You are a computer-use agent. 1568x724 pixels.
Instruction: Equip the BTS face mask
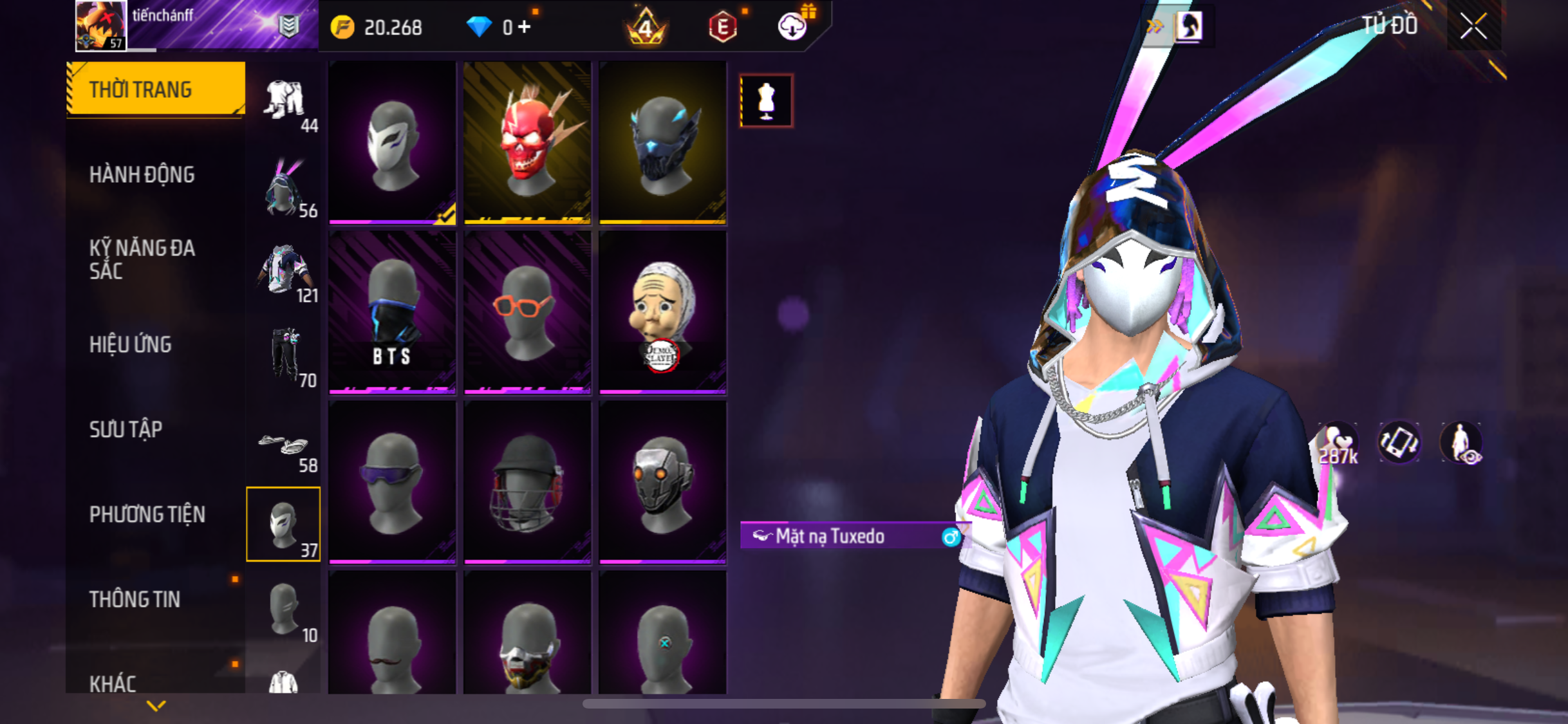point(392,313)
